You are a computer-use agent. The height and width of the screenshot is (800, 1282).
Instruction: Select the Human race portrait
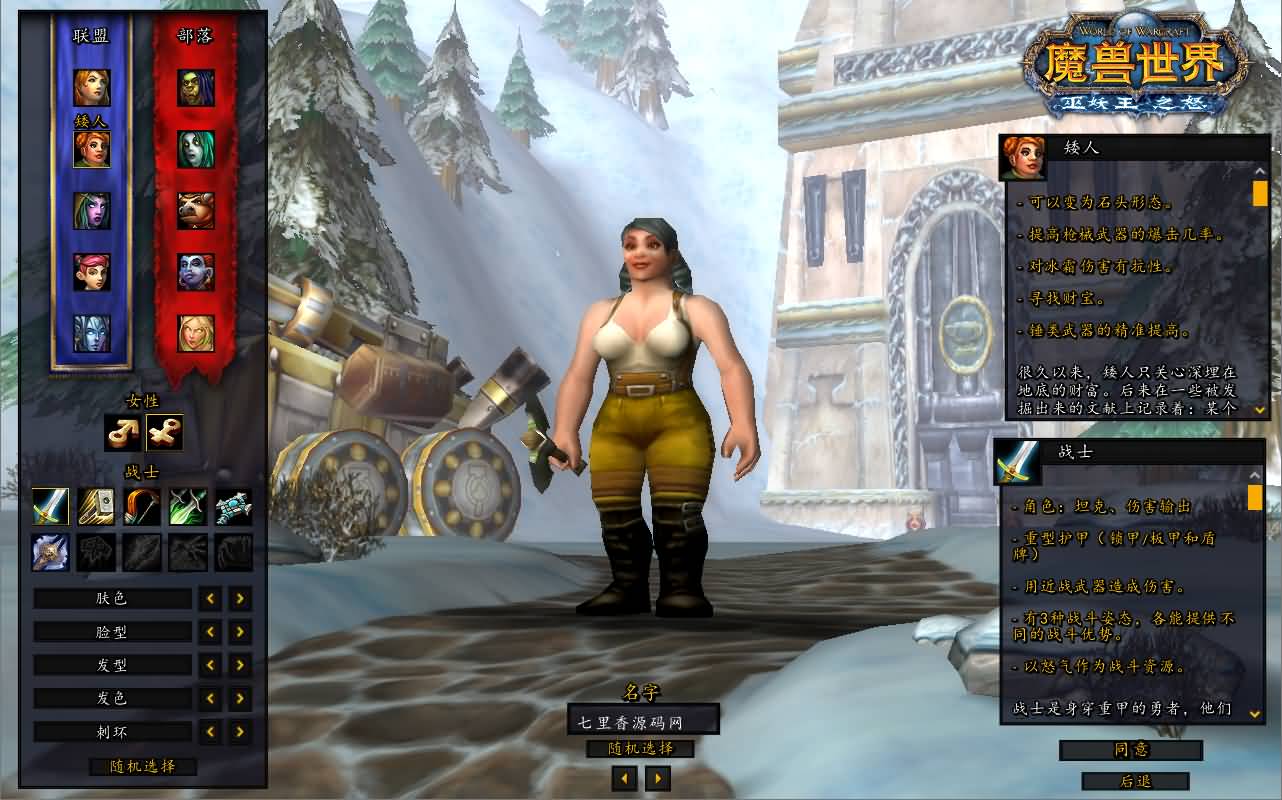[92, 88]
